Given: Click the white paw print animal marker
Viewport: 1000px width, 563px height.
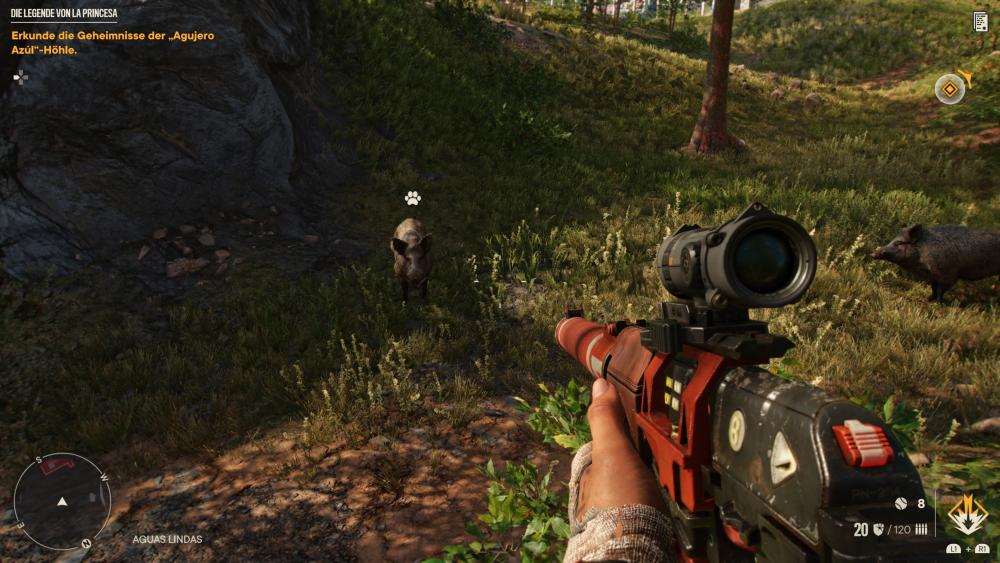Looking at the screenshot, I should coord(412,198).
